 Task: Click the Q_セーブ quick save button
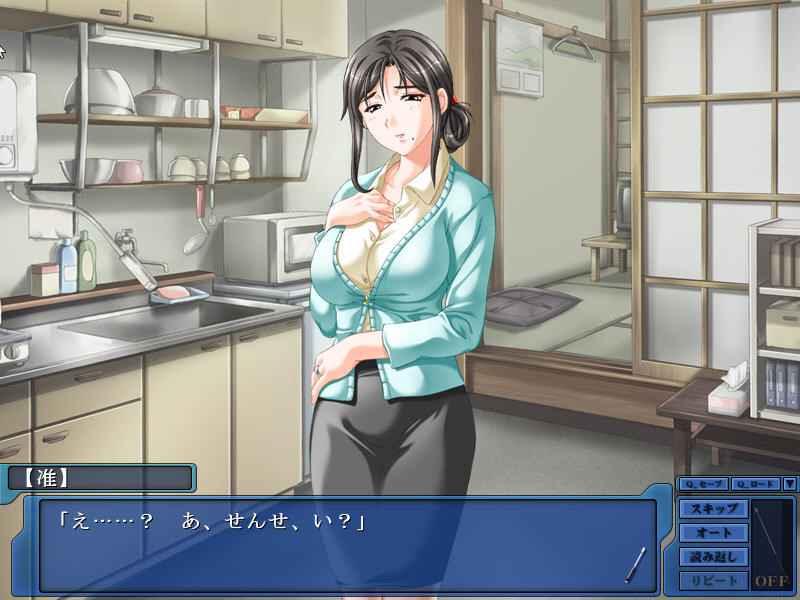(x=702, y=484)
